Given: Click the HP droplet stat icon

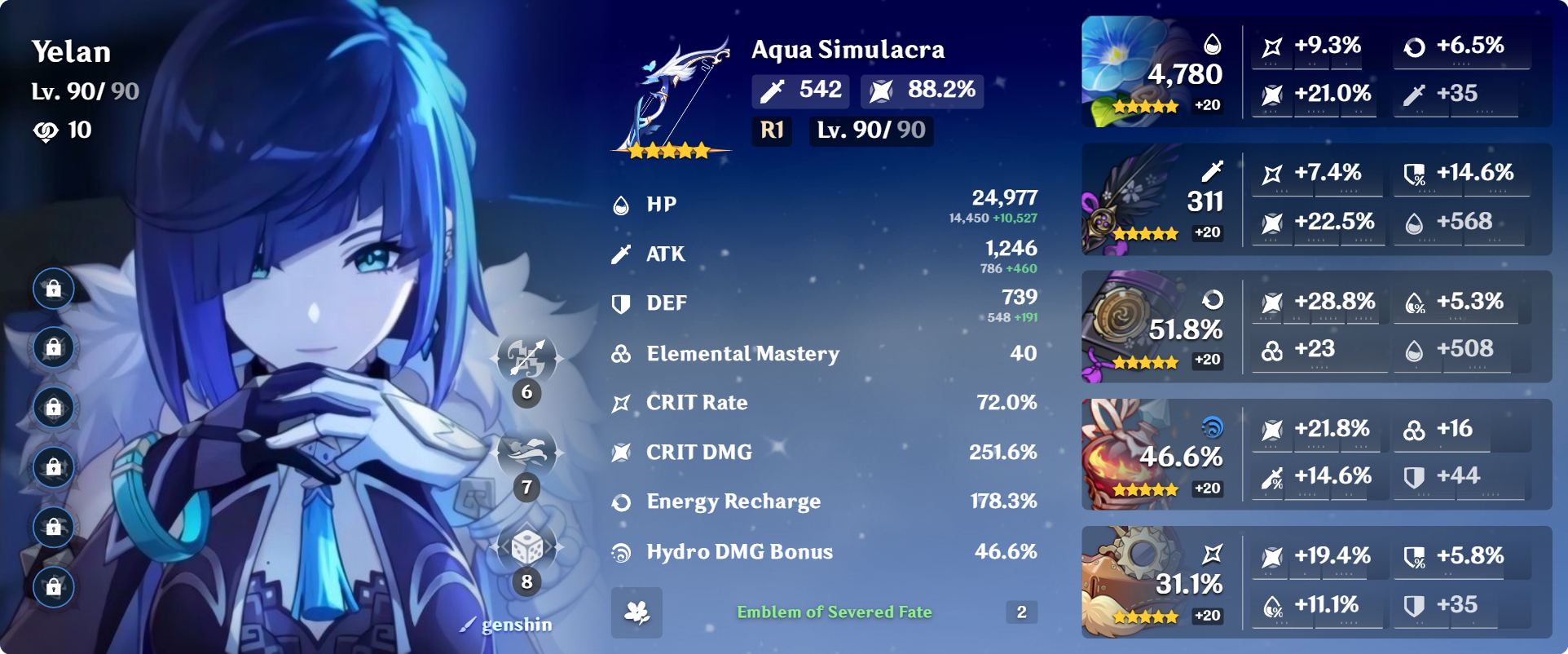Looking at the screenshot, I should pos(621,204).
